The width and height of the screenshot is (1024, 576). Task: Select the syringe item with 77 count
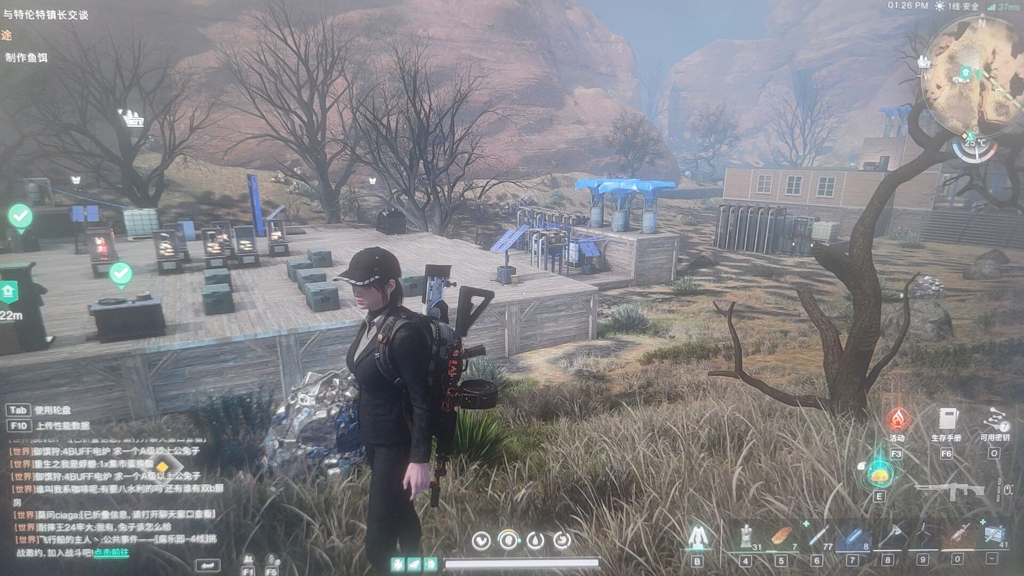(817, 537)
